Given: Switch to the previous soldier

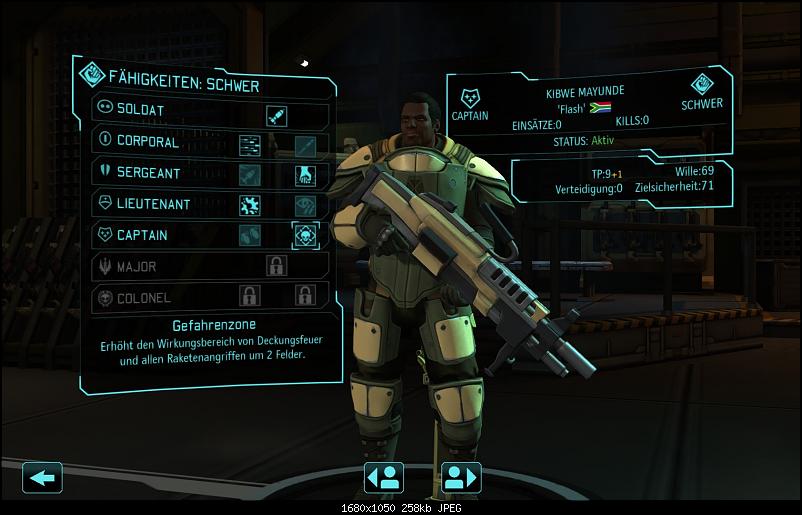Looking at the screenshot, I should click(x=383, y=477).
